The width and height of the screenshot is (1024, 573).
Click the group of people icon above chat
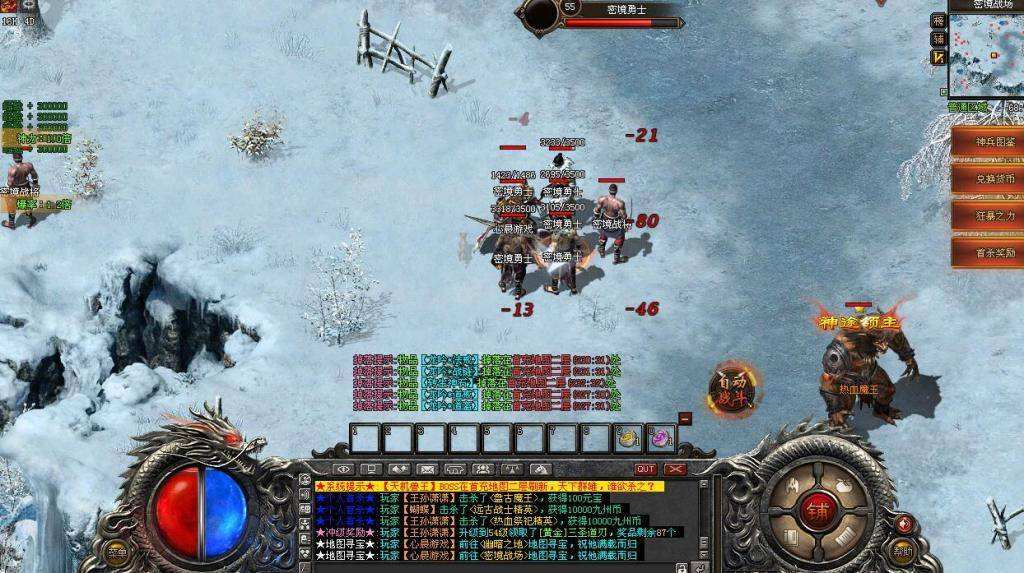(482, 469)
